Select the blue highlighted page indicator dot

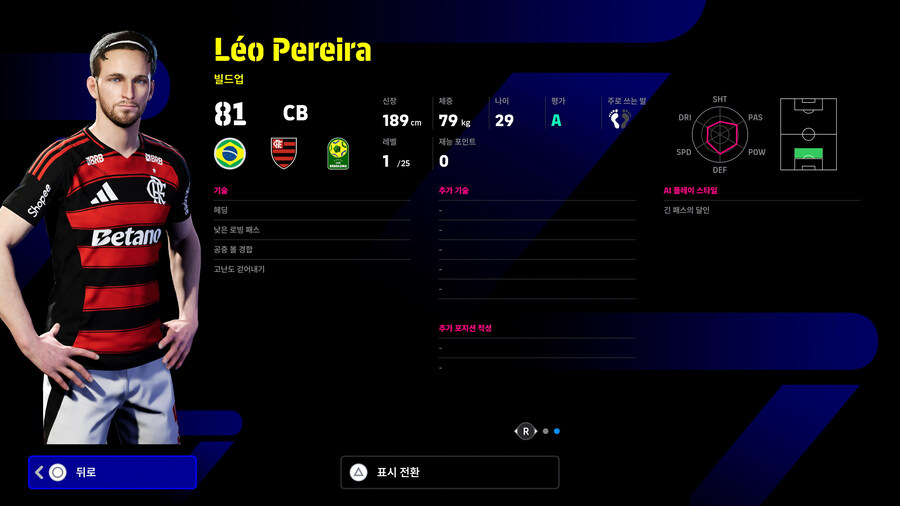click(x=557, y=431)
